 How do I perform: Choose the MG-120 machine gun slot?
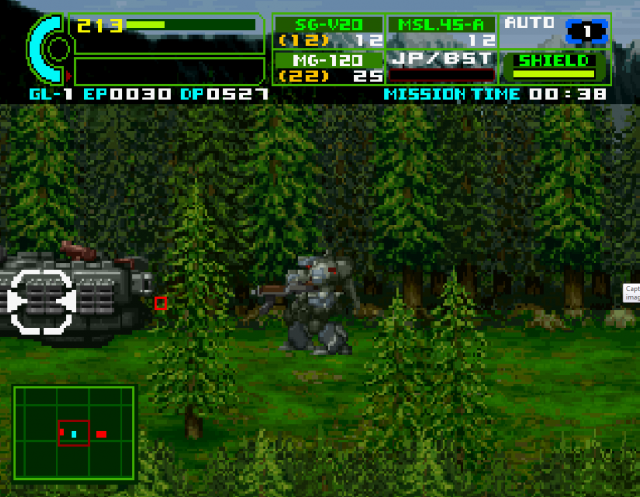pos(329,67)
